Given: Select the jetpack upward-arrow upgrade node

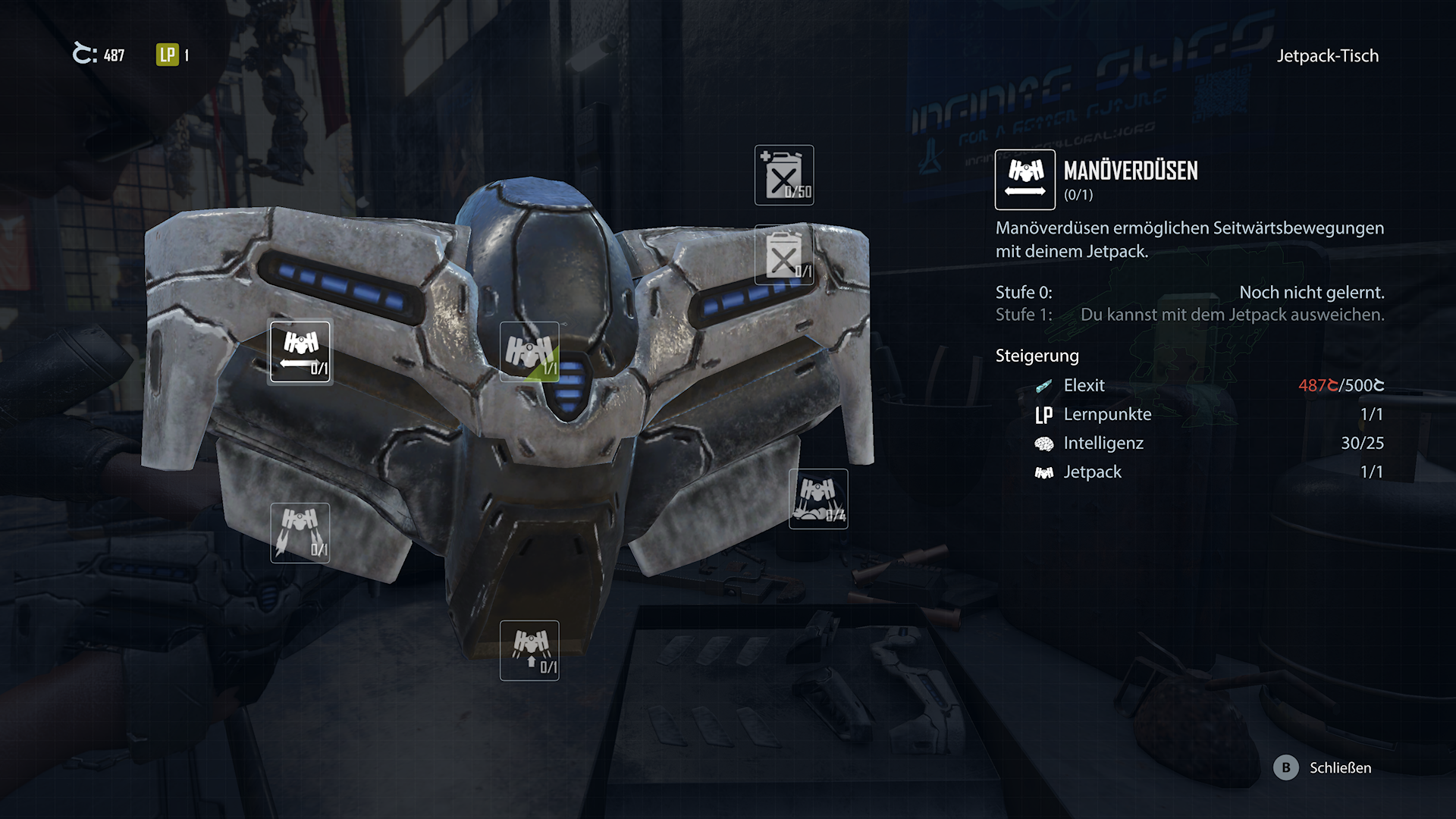Looking at the screenshot, I should tap(529, 651).
